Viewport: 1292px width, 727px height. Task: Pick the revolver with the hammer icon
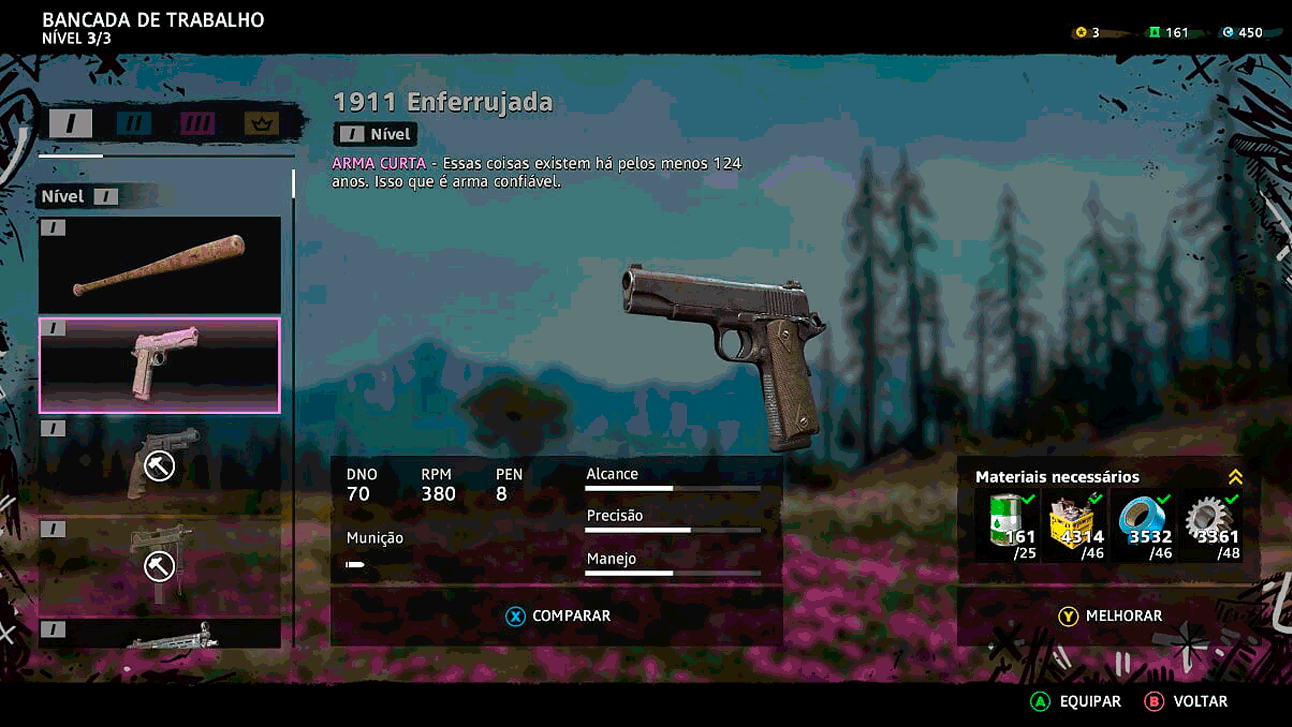[160, 462]
